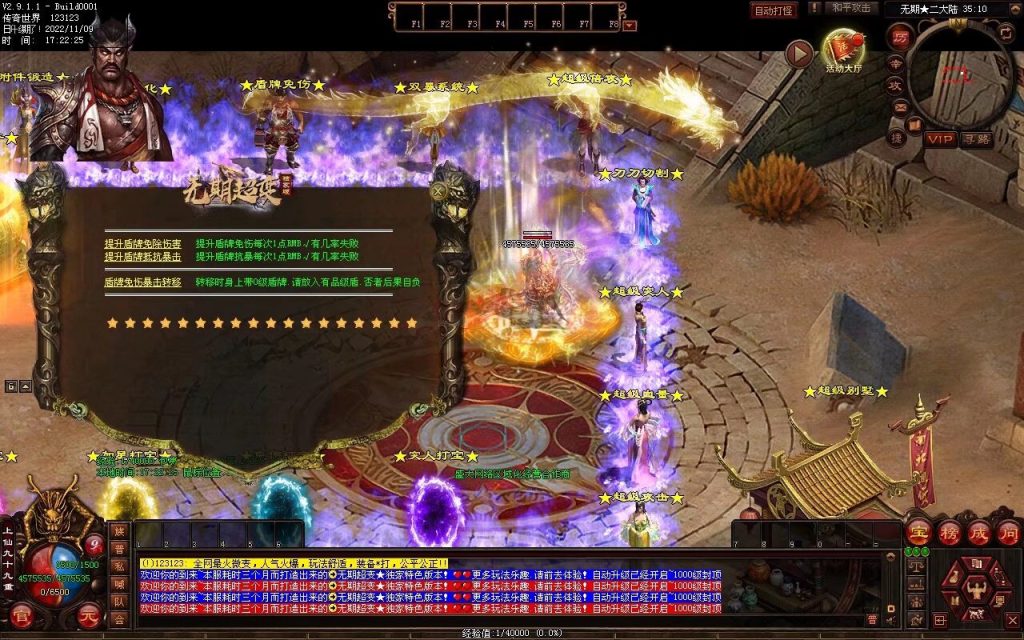The height and width of the screenshot is (640, 1024).
Task: Open the 榜 rankings button
Action: point(949,533)
